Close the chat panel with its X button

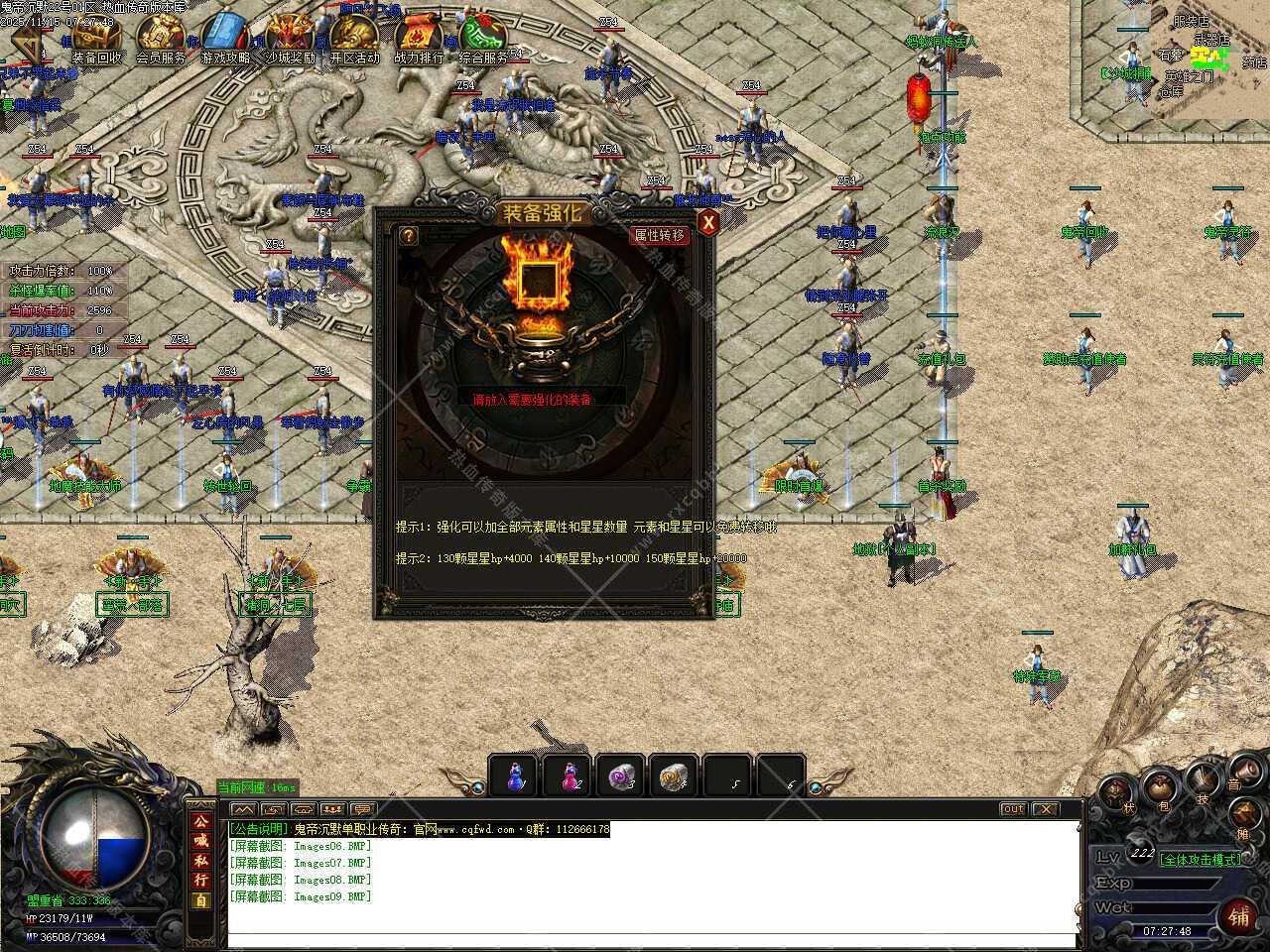(x=1045, y=809)
